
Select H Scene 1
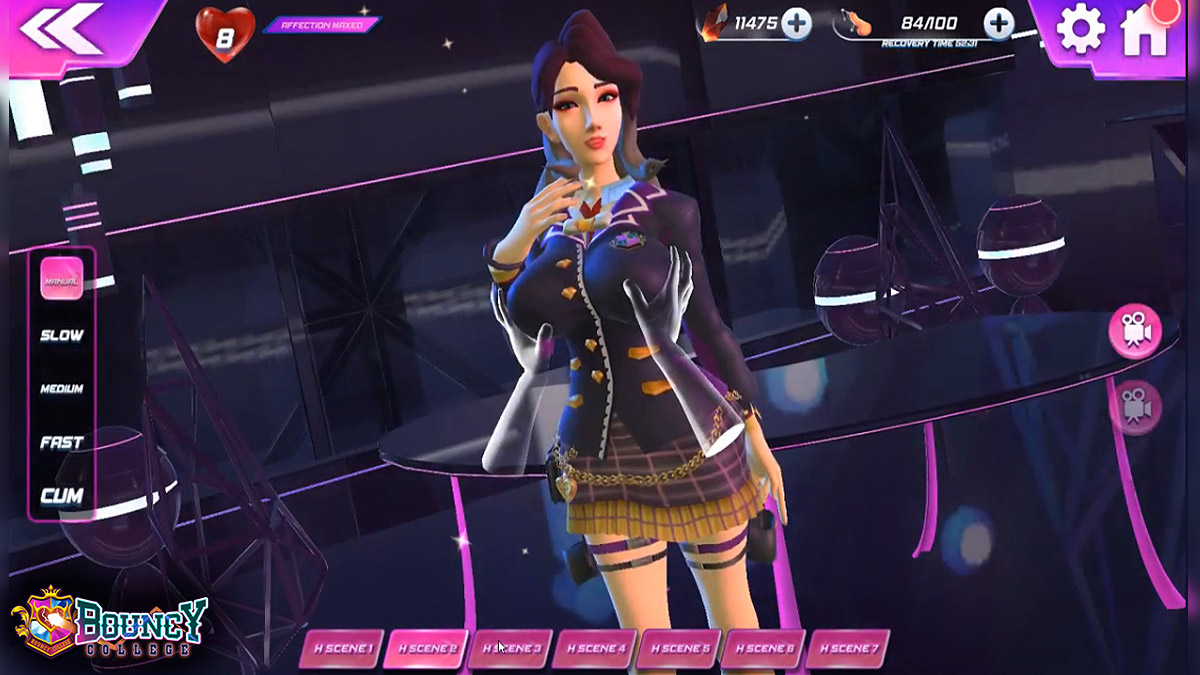tap(340, 648)
